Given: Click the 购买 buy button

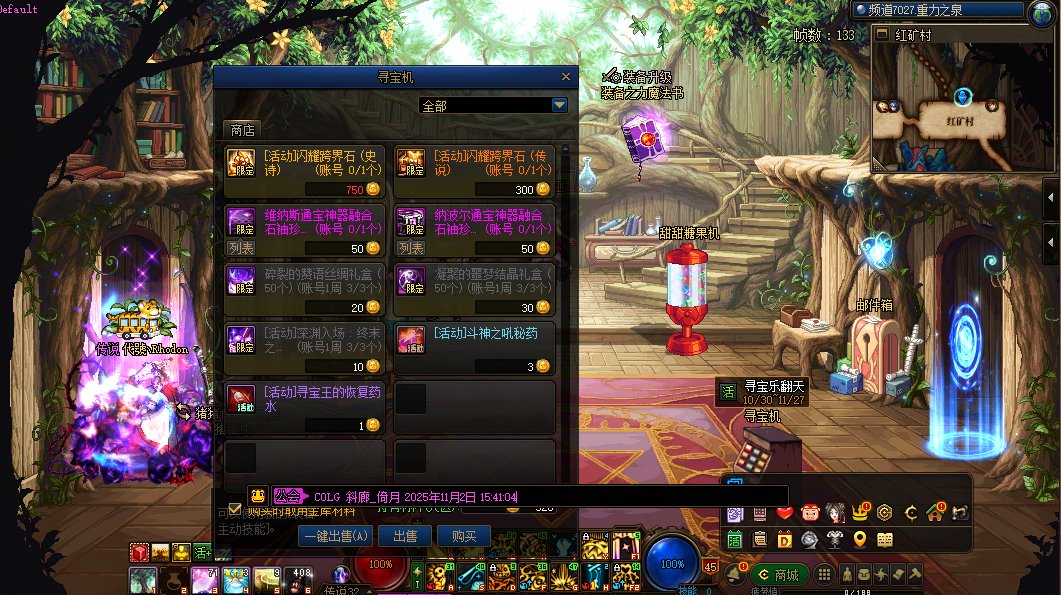Looking at the screenshot, I should pos(464,536).
